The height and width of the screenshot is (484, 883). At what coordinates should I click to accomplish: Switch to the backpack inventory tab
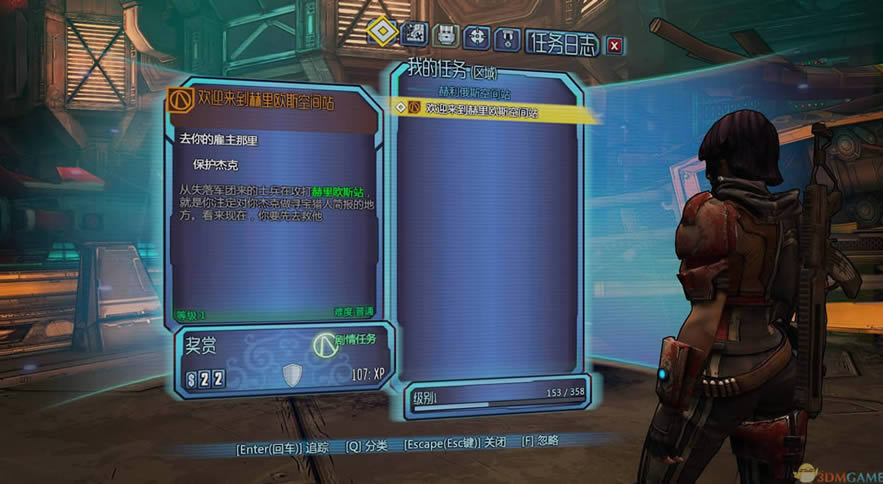click(x=446, y=35)
